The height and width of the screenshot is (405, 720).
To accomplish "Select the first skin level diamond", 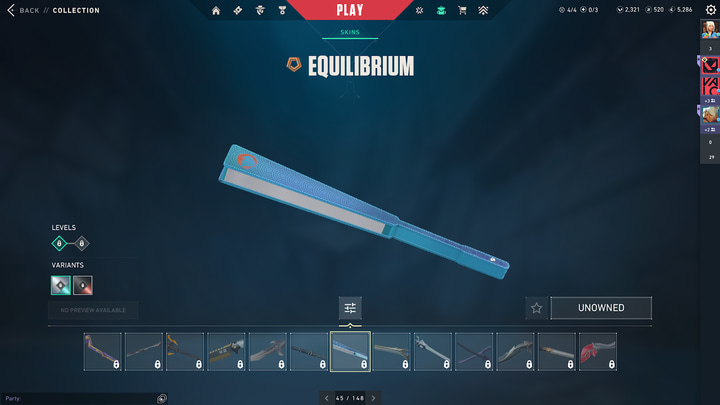I will [61, 243].
